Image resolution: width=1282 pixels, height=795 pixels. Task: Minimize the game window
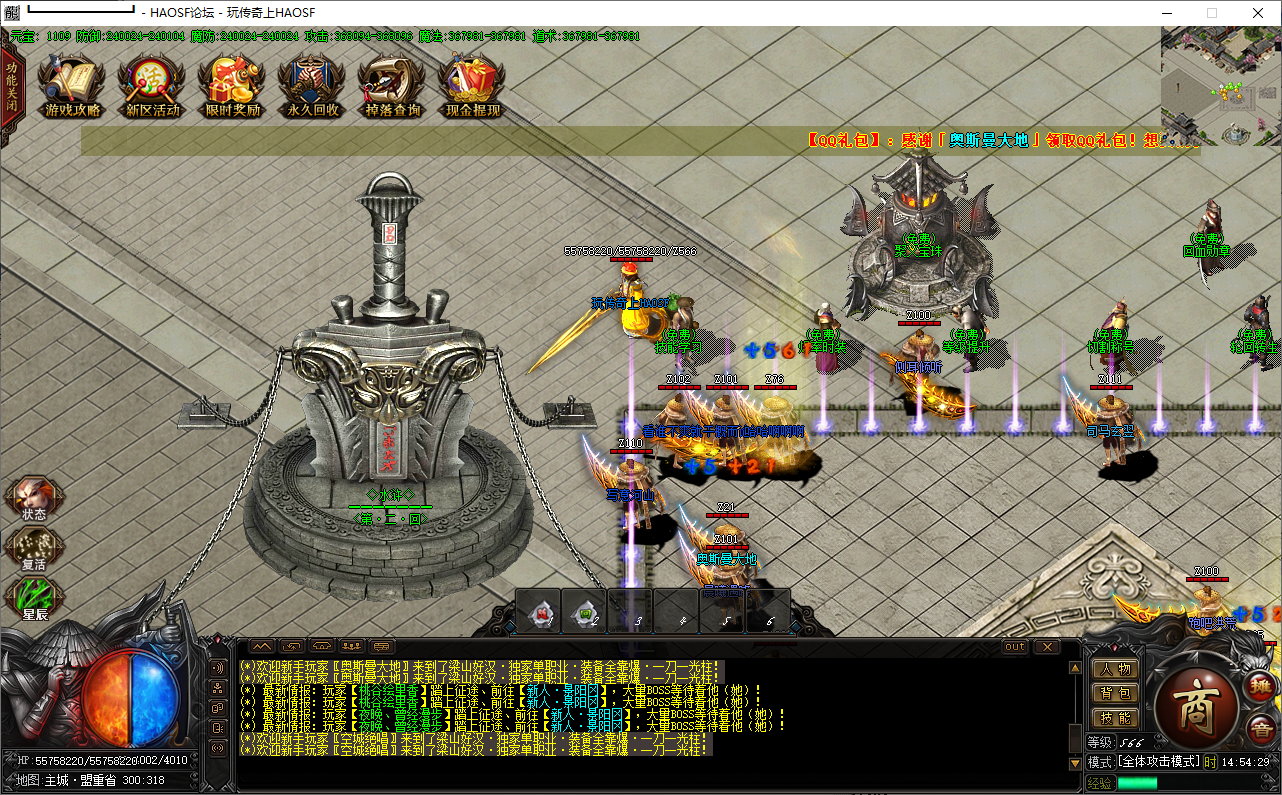1166,13
